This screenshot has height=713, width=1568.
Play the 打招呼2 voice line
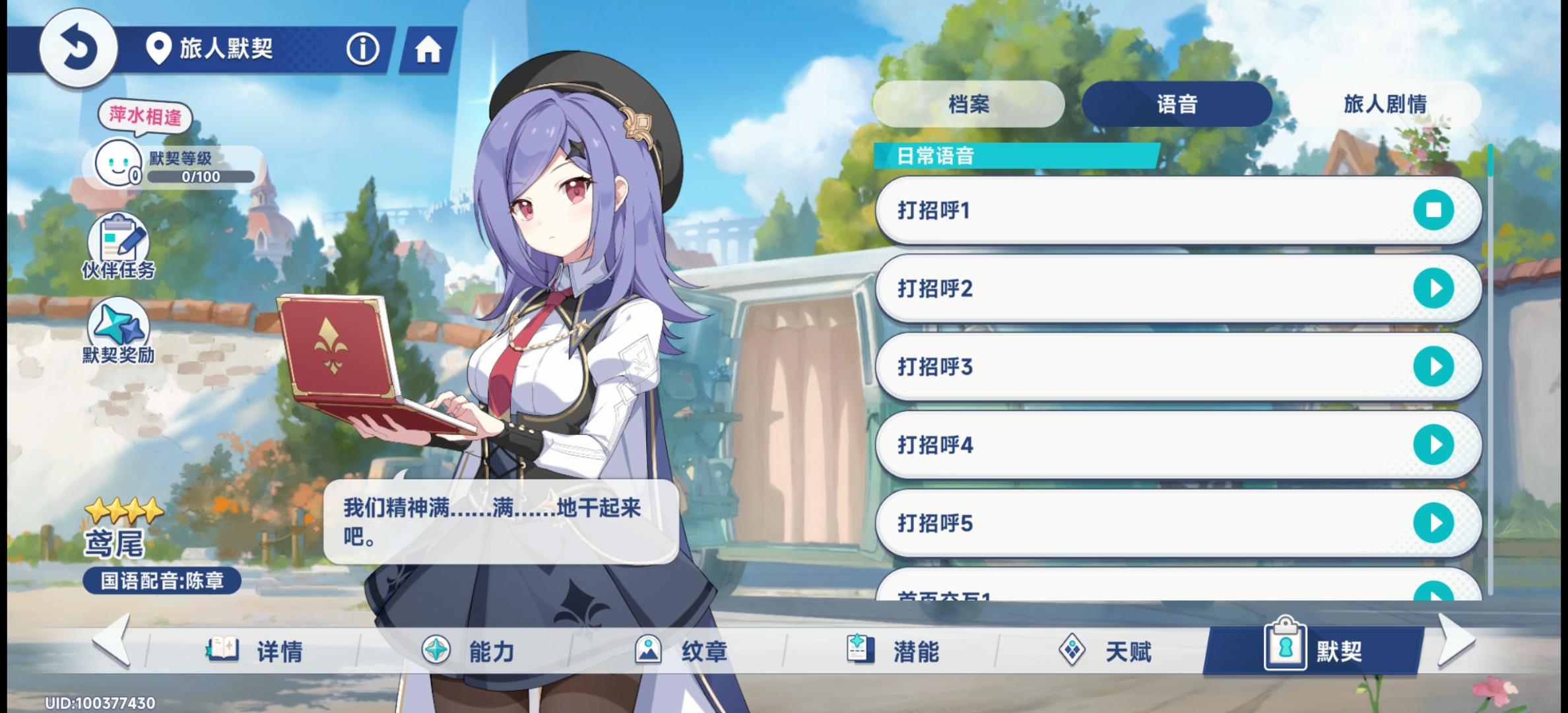[x=1433, y=289]
